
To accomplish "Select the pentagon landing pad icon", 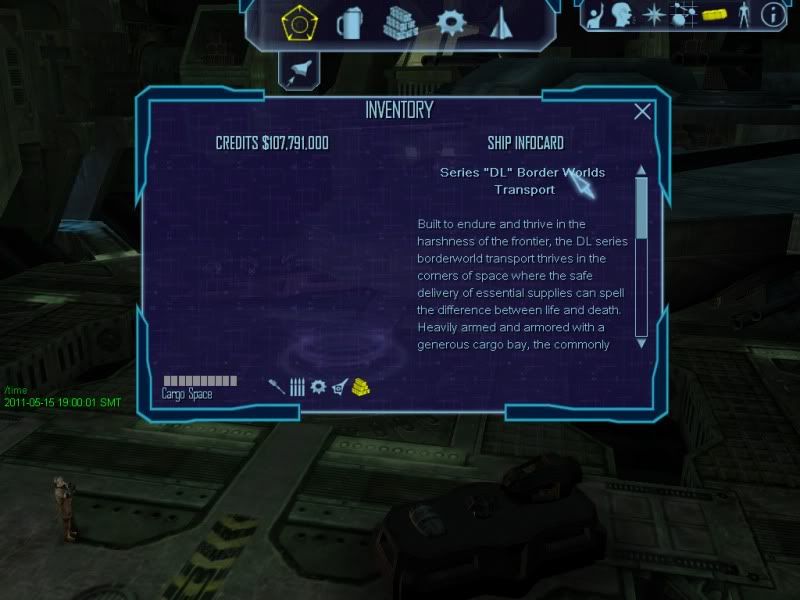I will point(297,22).
